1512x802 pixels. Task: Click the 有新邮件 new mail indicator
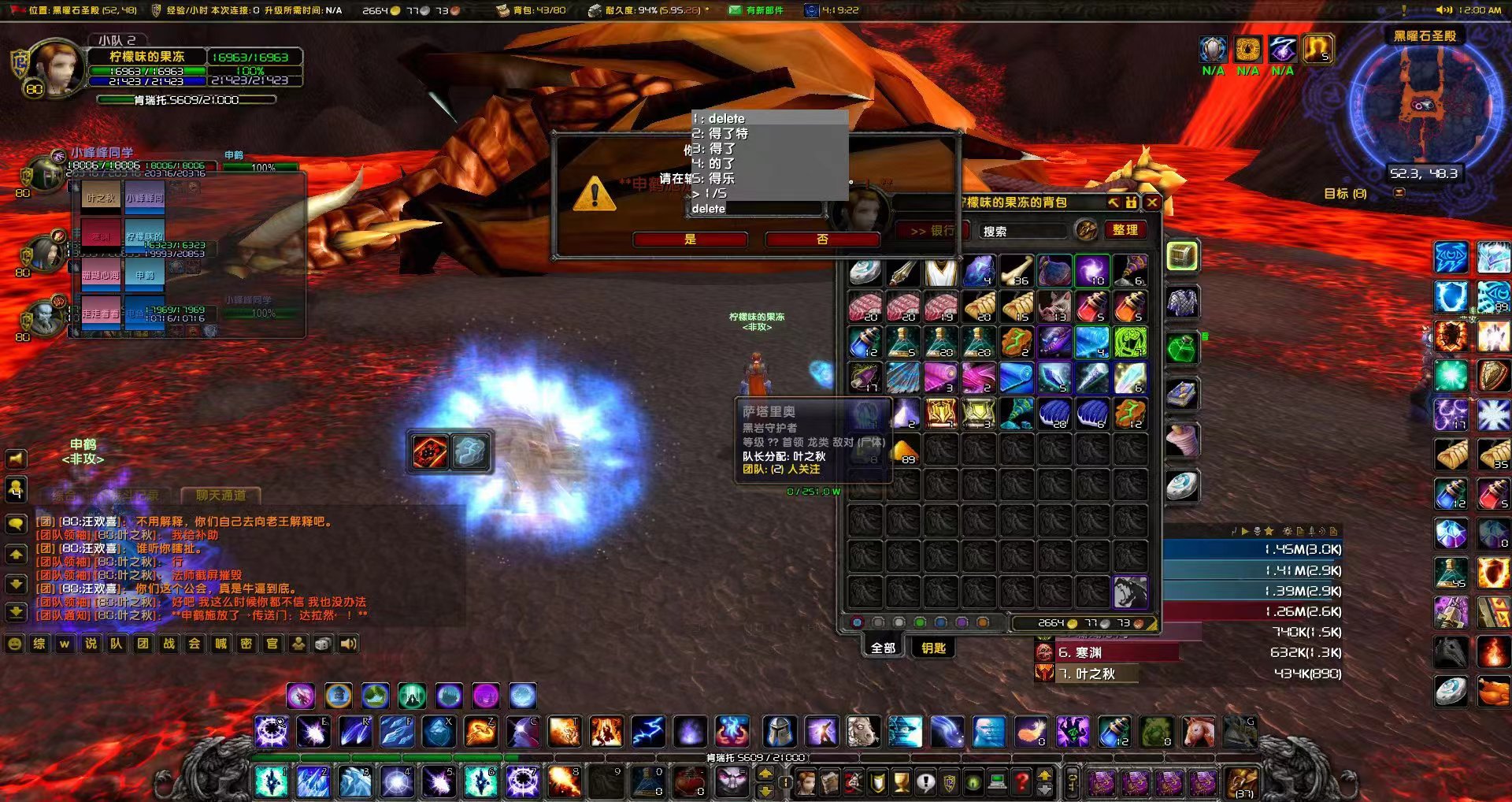[756, 10]
